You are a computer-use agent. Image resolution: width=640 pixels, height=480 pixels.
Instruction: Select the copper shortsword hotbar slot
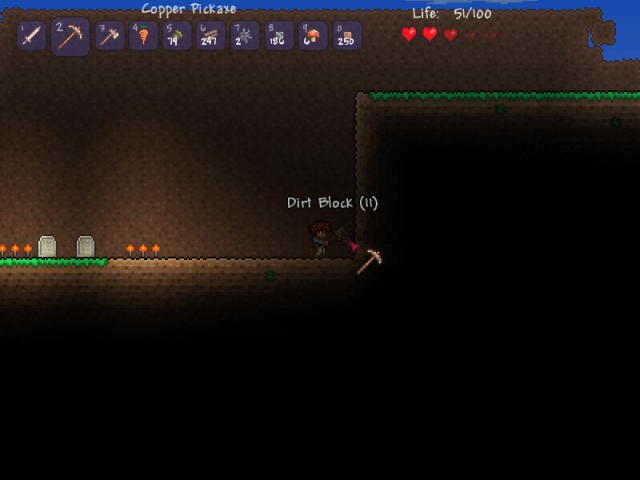pos(31,36)
